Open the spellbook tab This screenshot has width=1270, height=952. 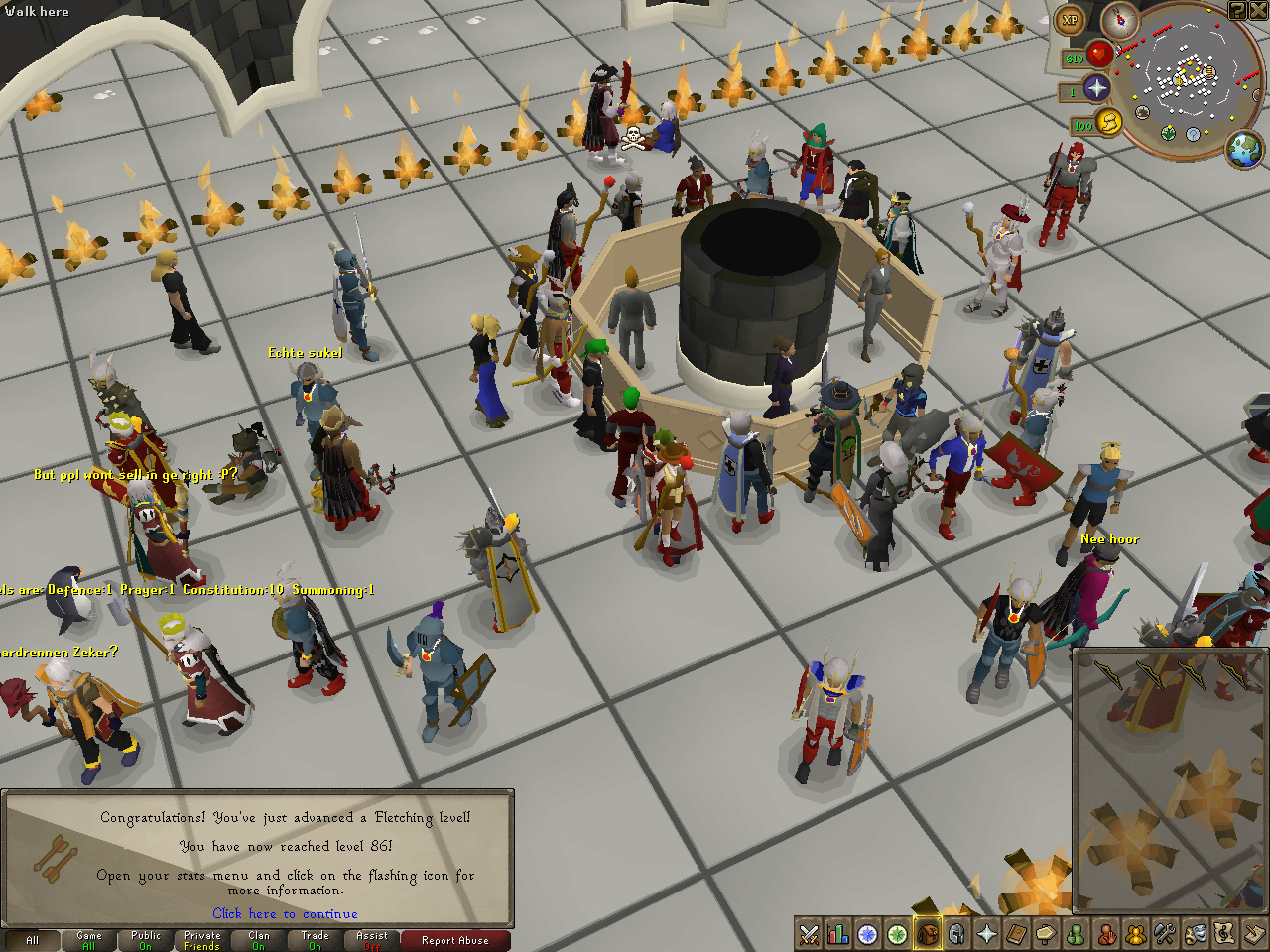(x=1017, y=934)
